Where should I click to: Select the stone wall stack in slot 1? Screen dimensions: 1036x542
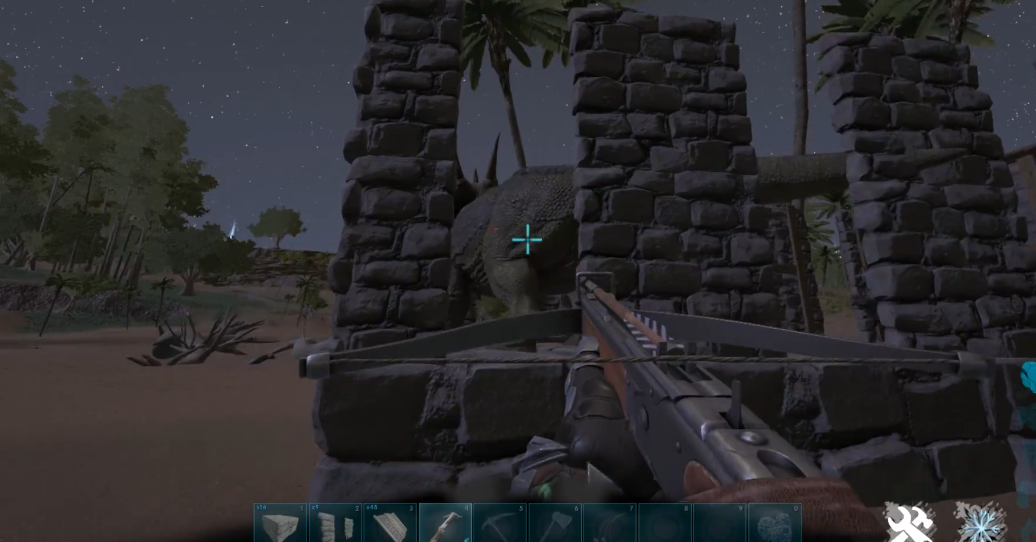coord(280,523)
